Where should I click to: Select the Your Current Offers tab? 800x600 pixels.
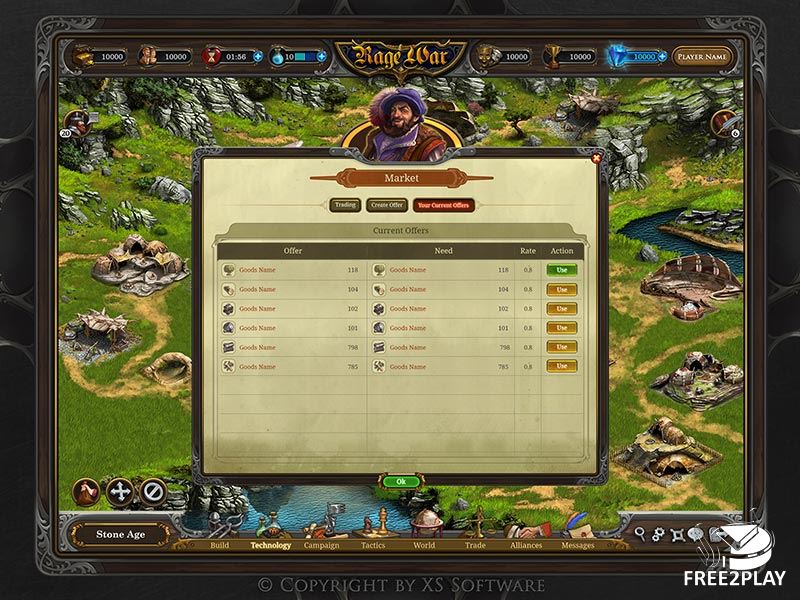click(x=442, y=205)
